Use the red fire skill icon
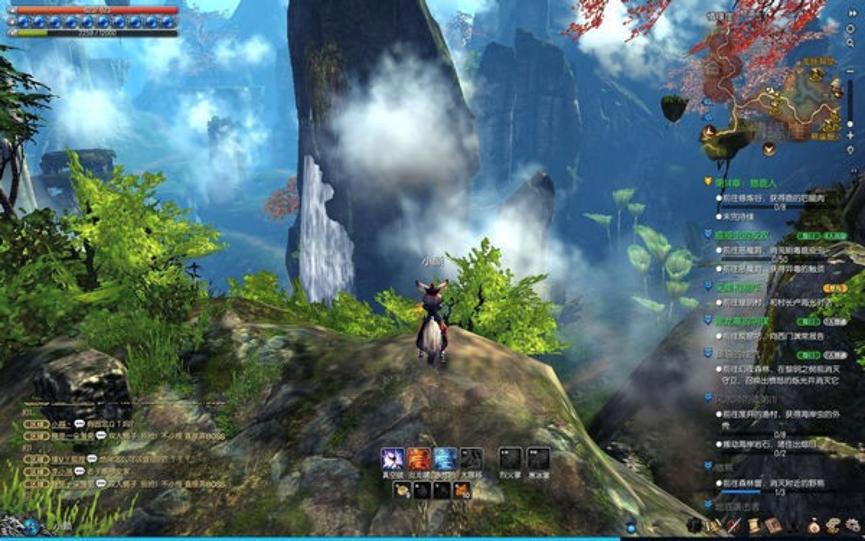The height and width of the screenshot is (541, 865). 418,459
